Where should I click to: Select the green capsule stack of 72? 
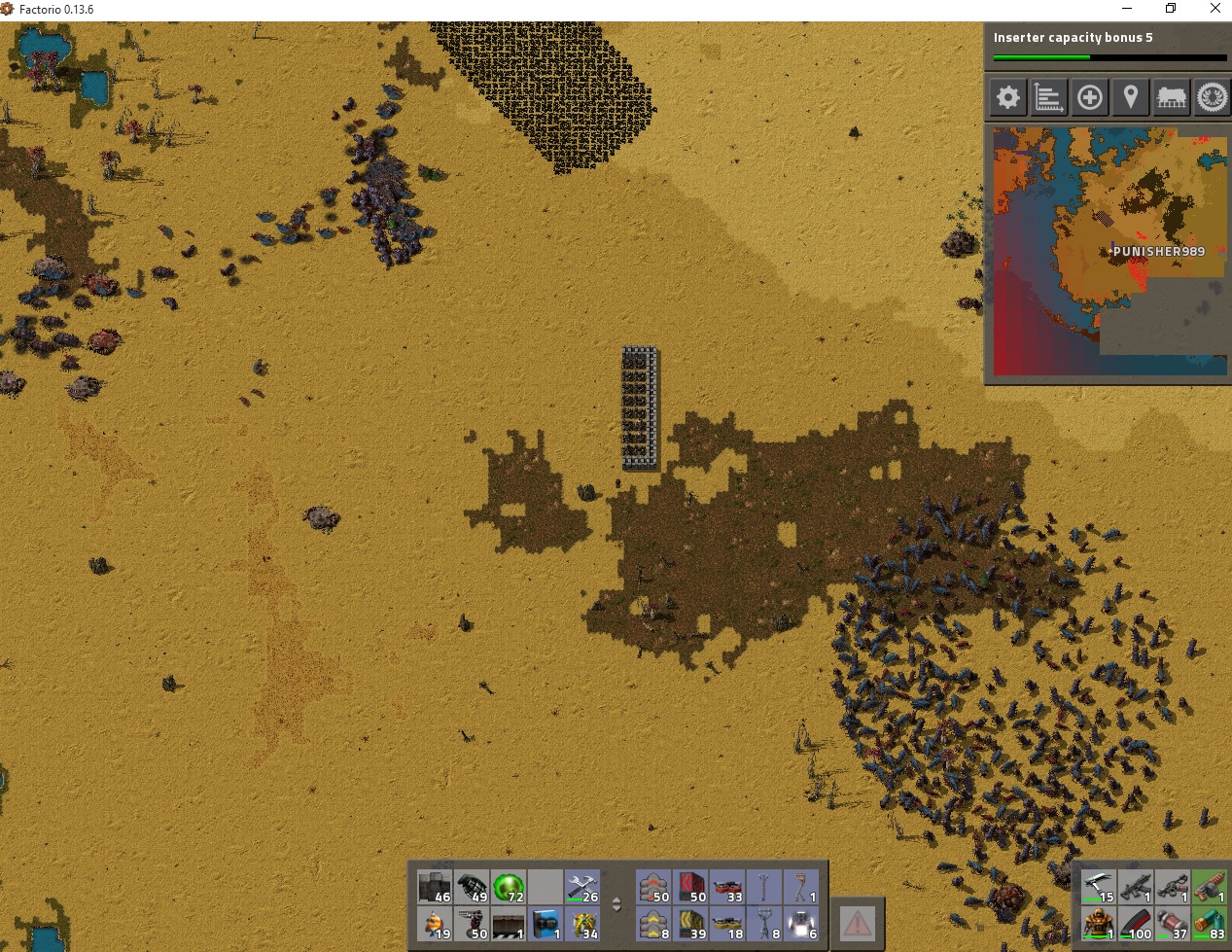(509, 888)
